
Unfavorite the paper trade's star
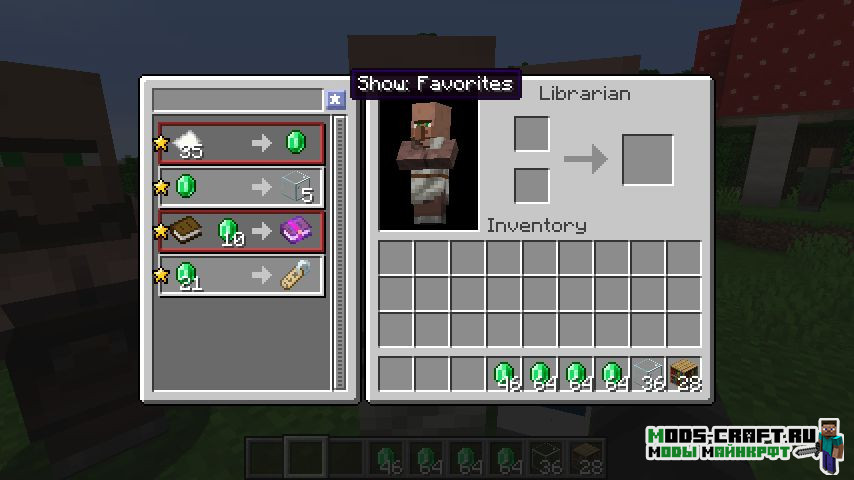point(160,144)
